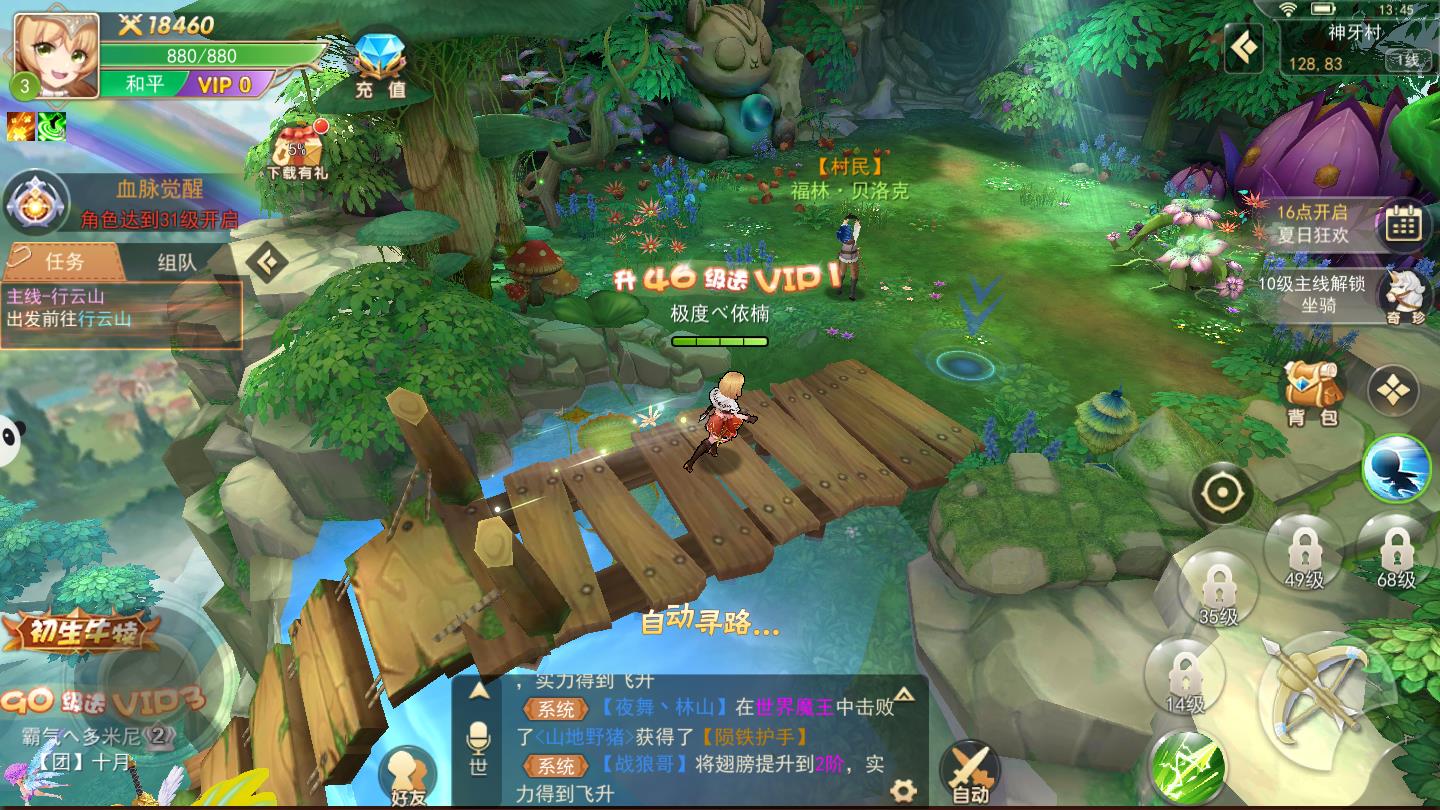Switch to the 任务 quest tab
Screen dimensions: 1440x810
[x=63, y=262]
